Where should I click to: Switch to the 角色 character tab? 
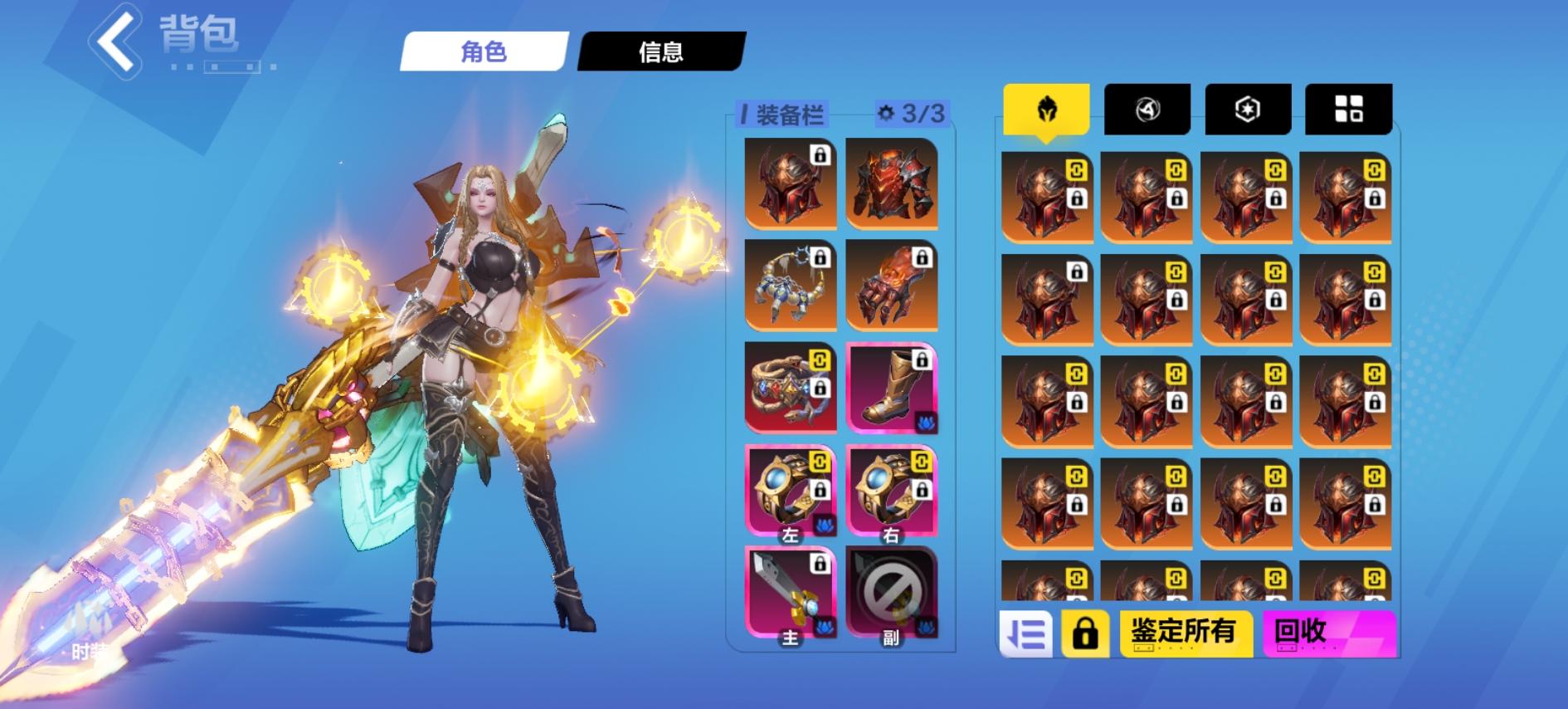coord(484,51)
